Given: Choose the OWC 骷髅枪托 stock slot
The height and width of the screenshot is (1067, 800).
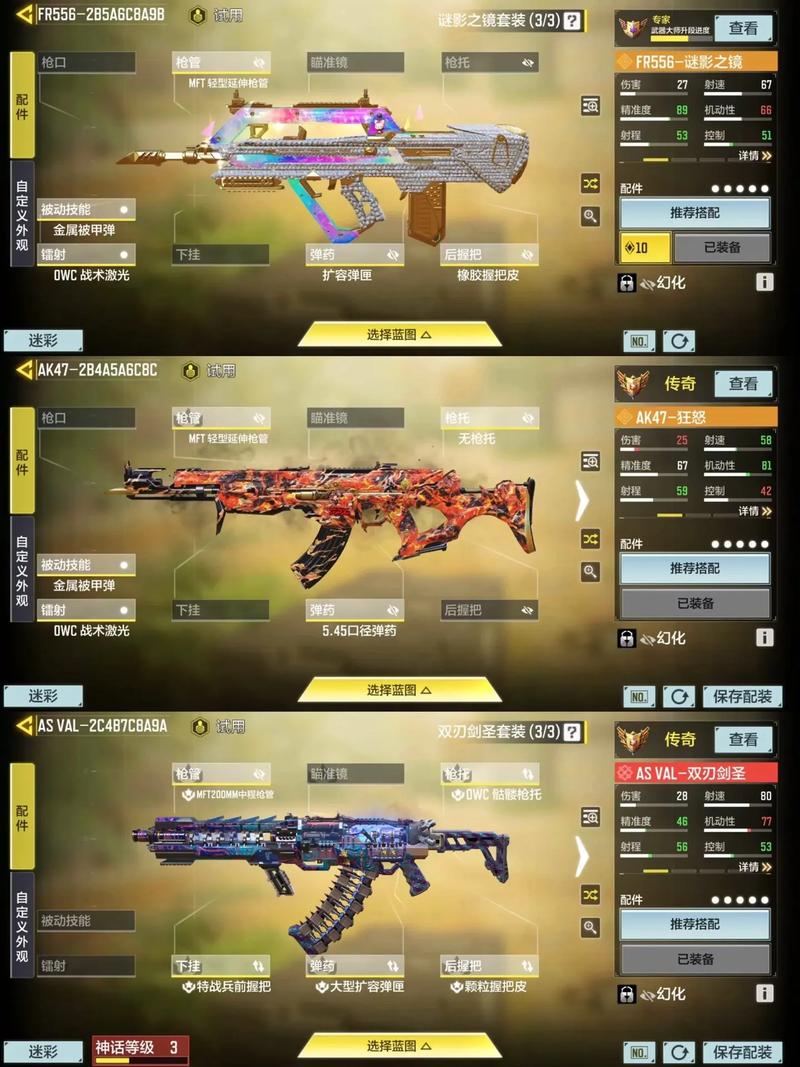Looking at the screenshot, I should 490,775.
